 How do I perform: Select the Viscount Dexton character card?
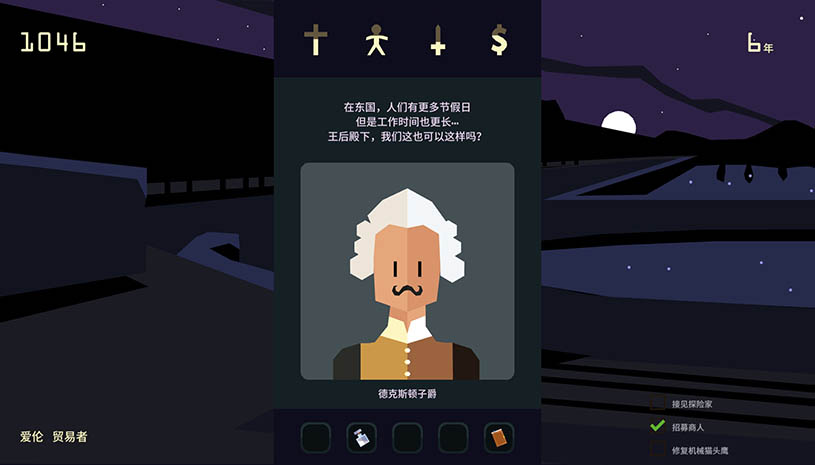coord(407,271)
